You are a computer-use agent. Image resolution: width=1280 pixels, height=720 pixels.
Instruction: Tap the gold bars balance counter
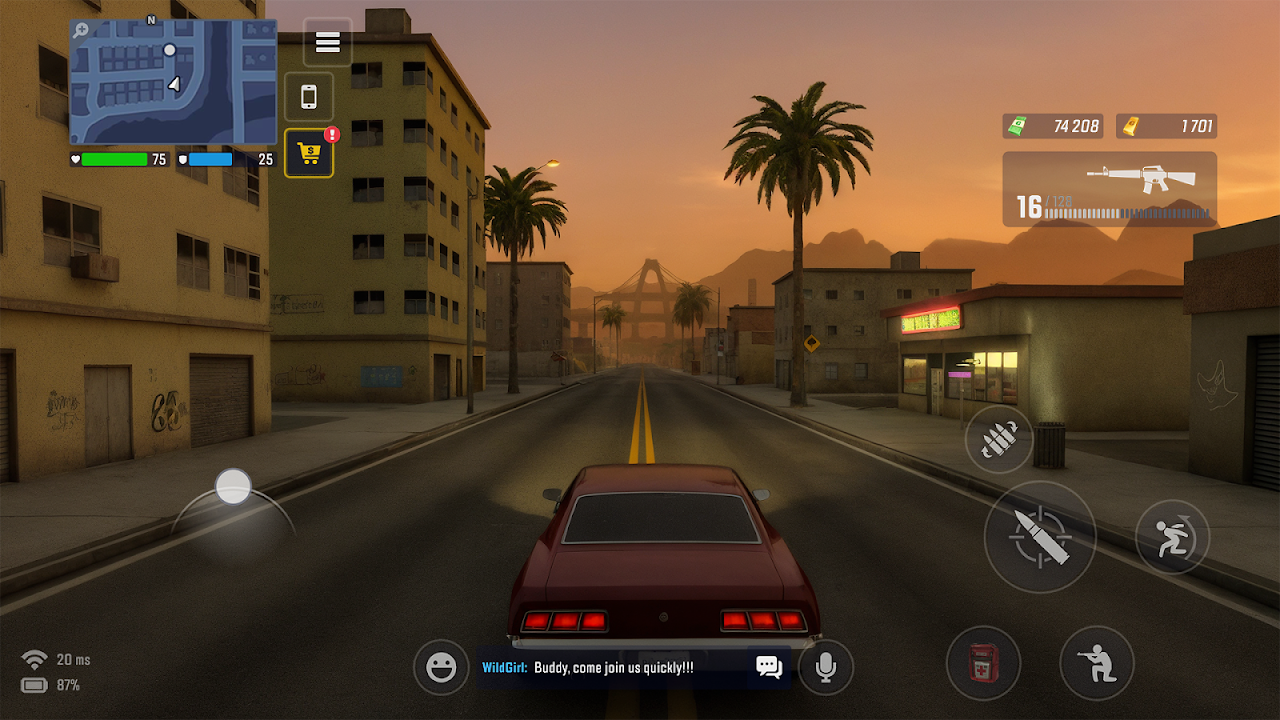pos(1166,126)
